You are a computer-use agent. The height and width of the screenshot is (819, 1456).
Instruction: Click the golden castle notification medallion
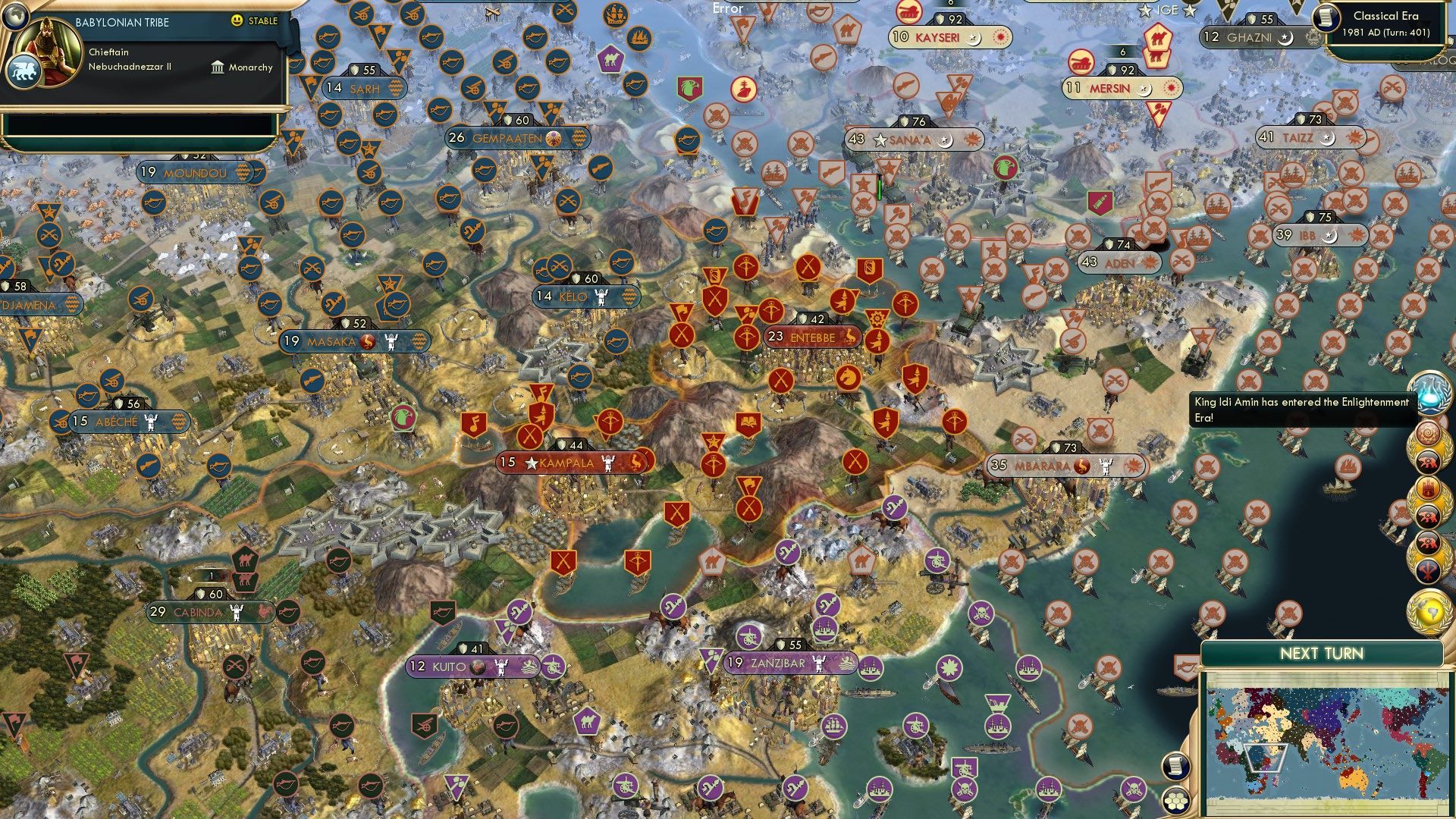tap(1429, 486)
